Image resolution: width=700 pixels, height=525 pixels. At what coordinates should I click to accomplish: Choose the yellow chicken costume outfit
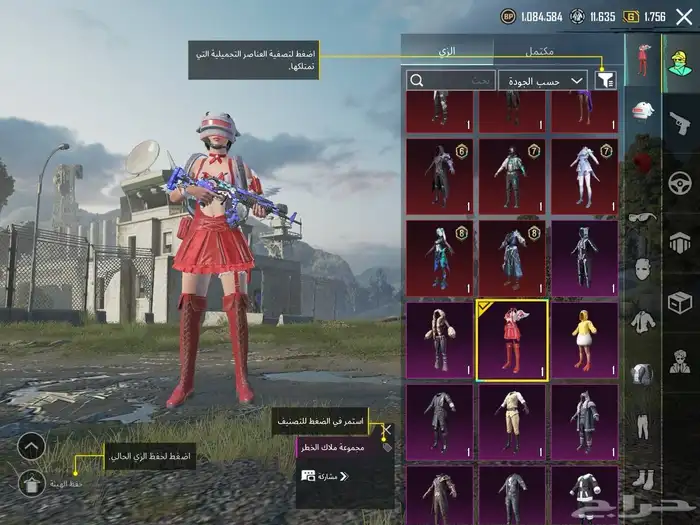(x=584, y=341)
